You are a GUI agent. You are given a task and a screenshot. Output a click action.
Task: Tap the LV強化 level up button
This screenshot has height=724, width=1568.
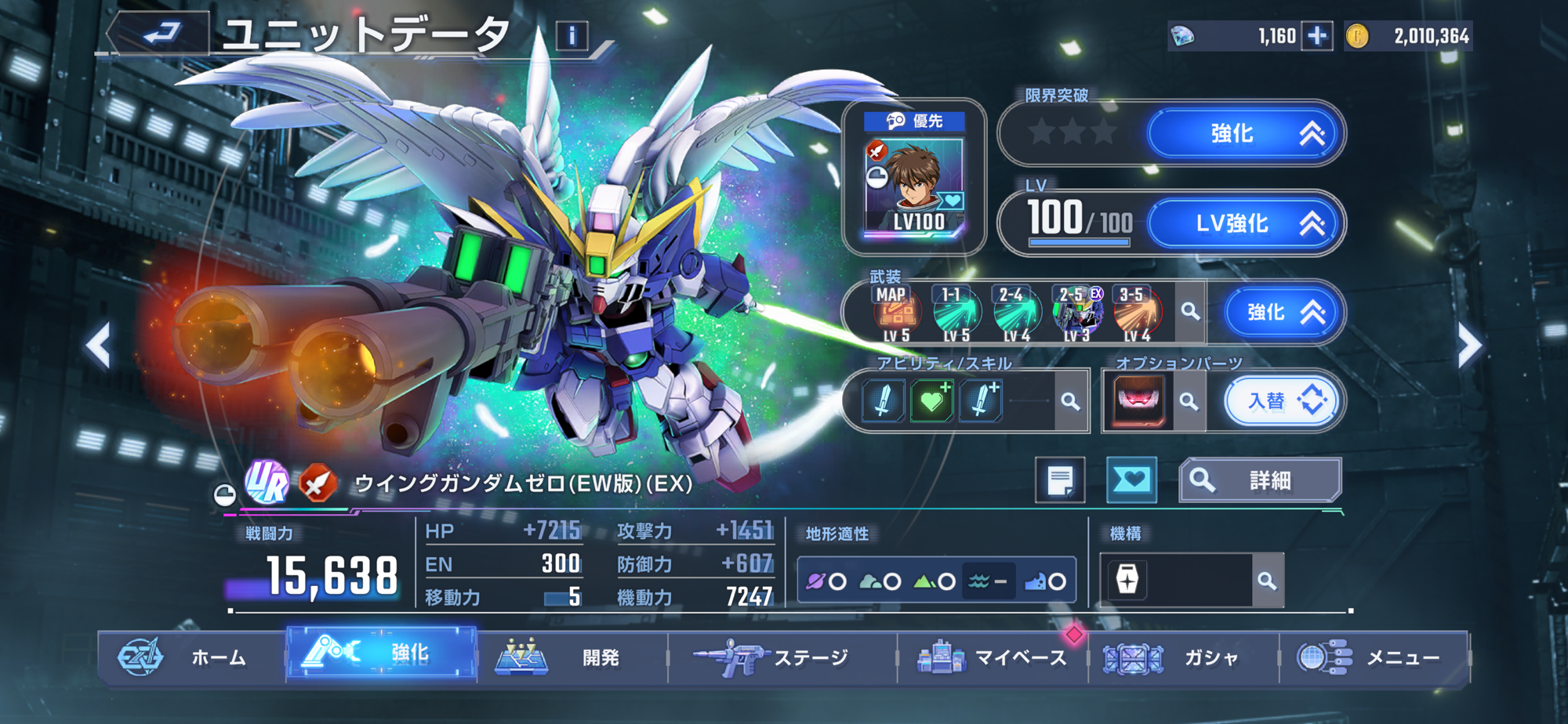coord(1245,223)
